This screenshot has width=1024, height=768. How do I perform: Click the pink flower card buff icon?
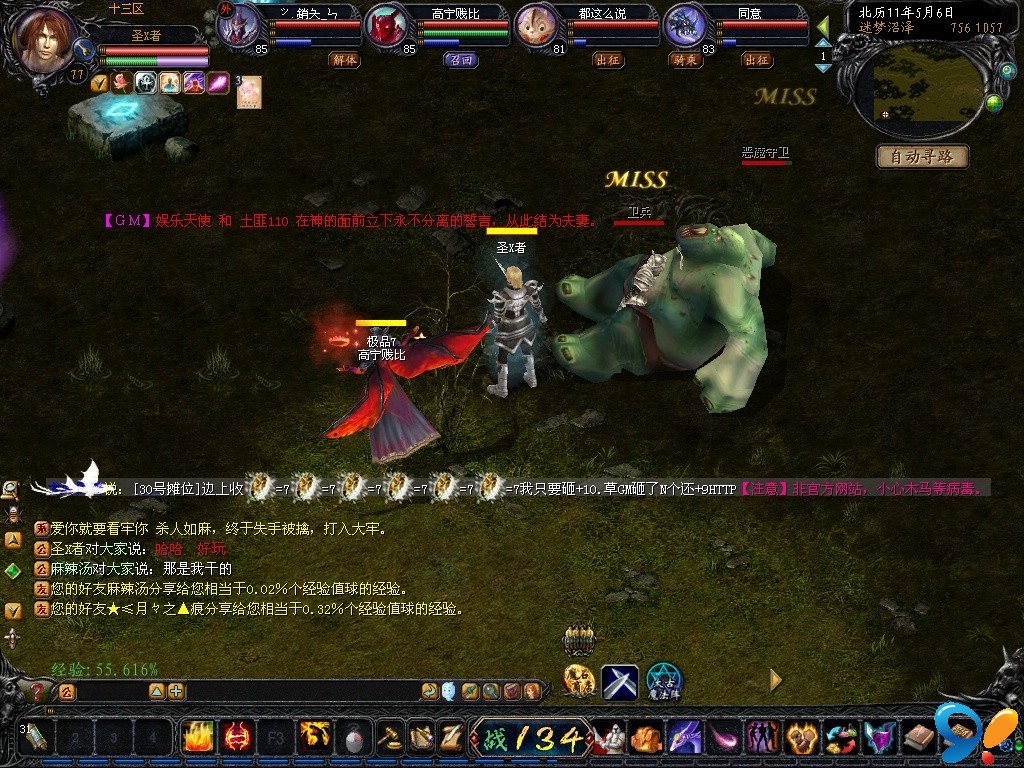tap(249, 90)
